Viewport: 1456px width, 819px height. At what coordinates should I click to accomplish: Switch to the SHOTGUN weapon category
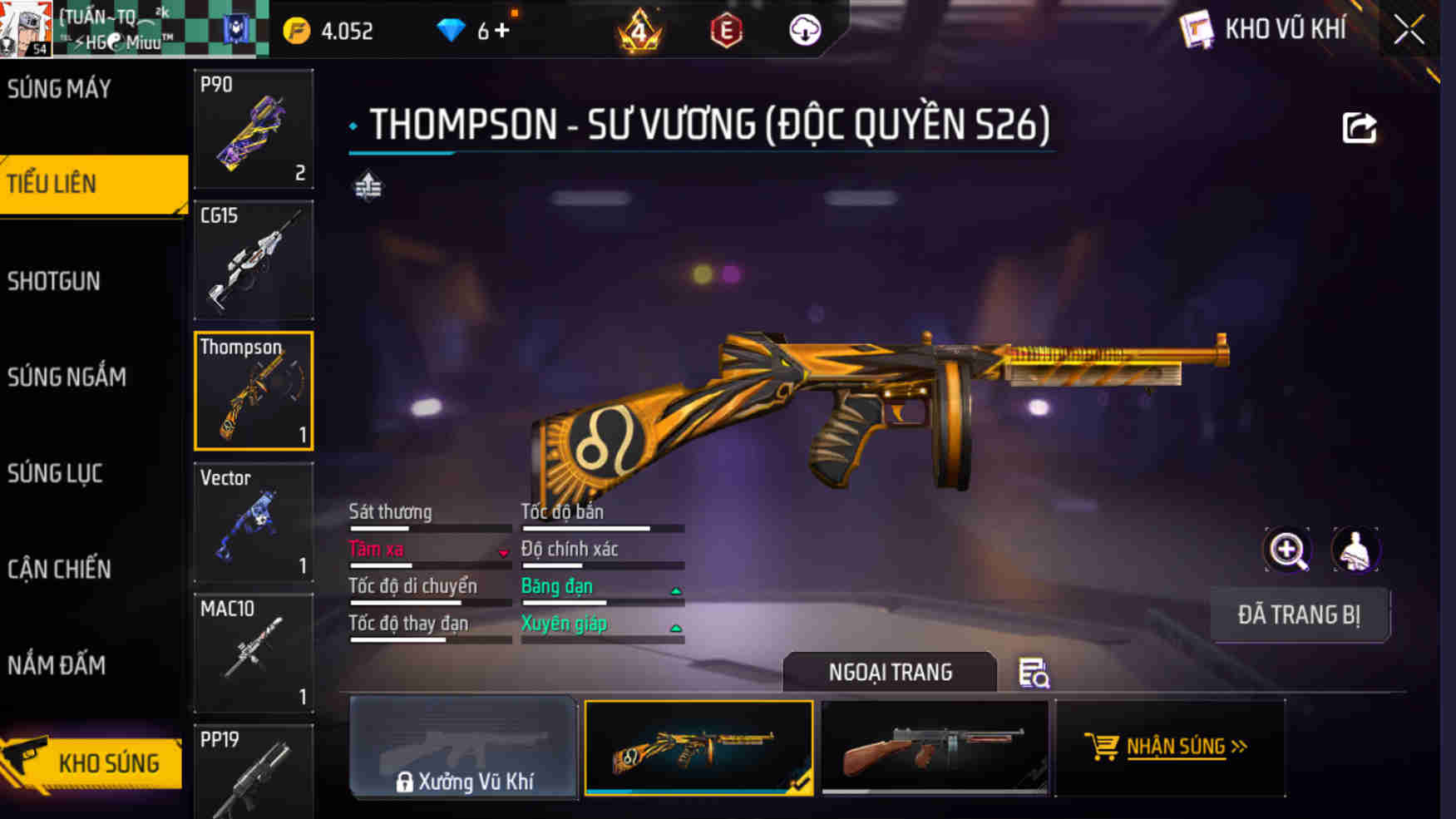pos(54,282)
